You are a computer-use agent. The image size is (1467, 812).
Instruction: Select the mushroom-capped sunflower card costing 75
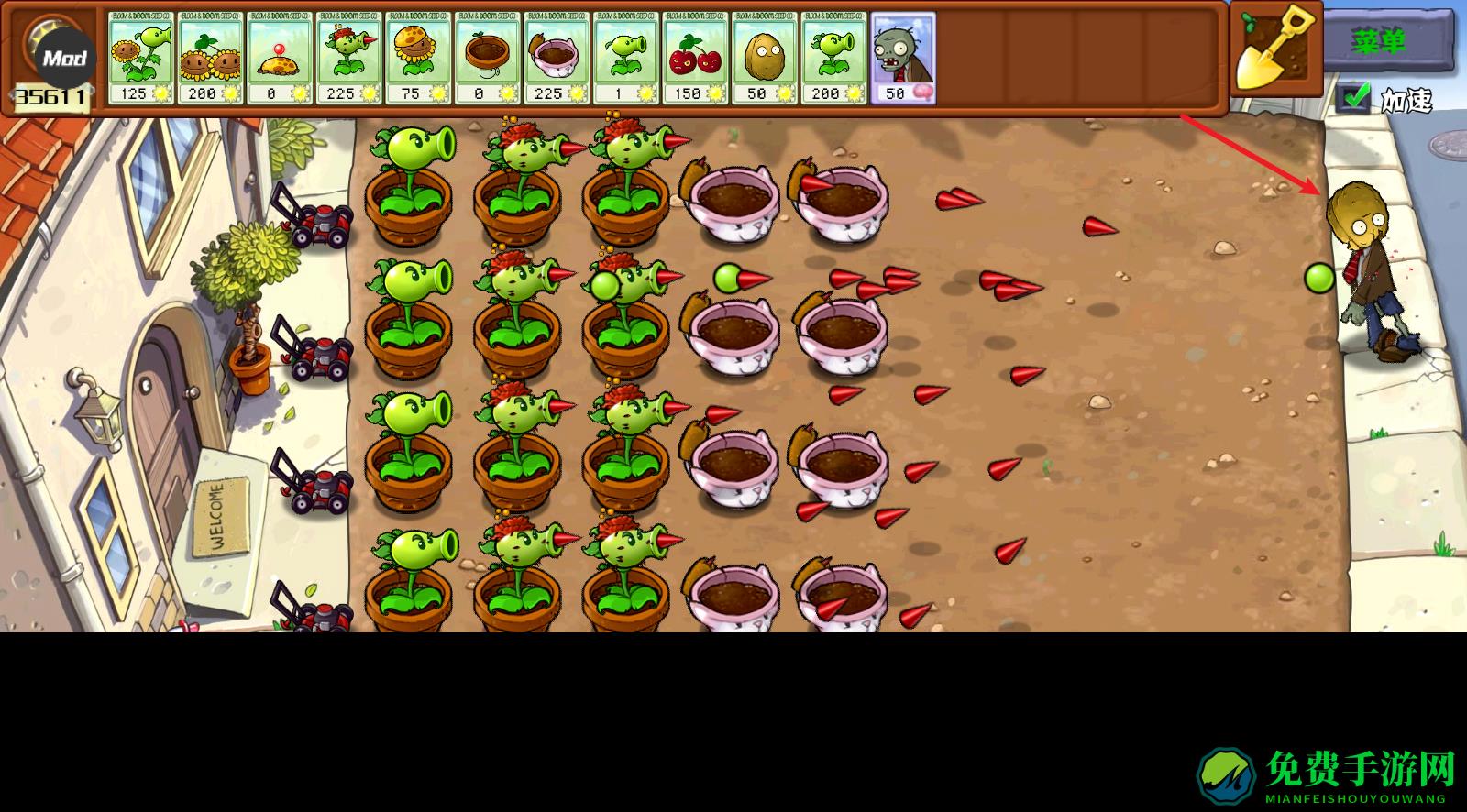point(418,57)
